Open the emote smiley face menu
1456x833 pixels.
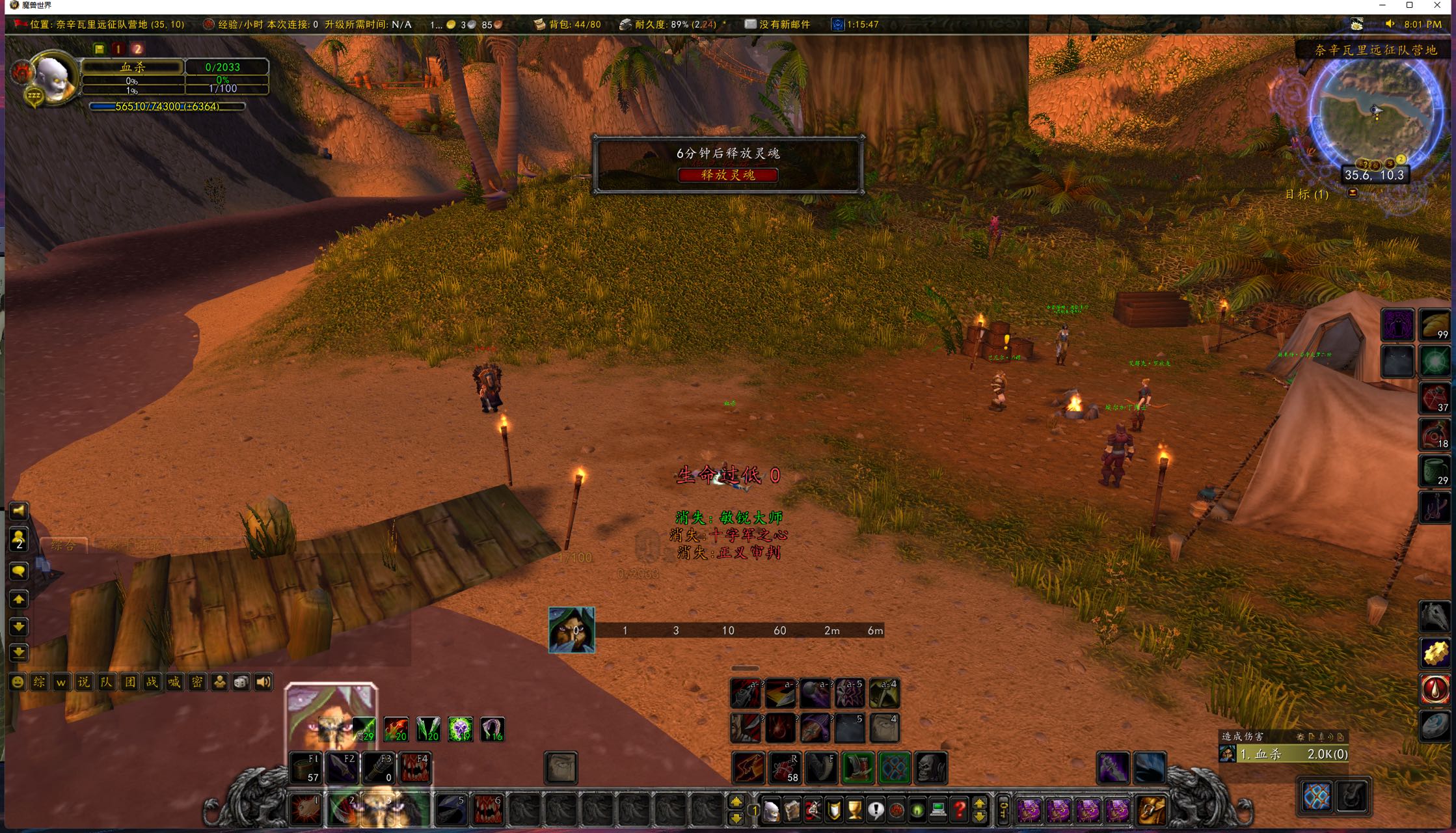click(x=18, y=682)
